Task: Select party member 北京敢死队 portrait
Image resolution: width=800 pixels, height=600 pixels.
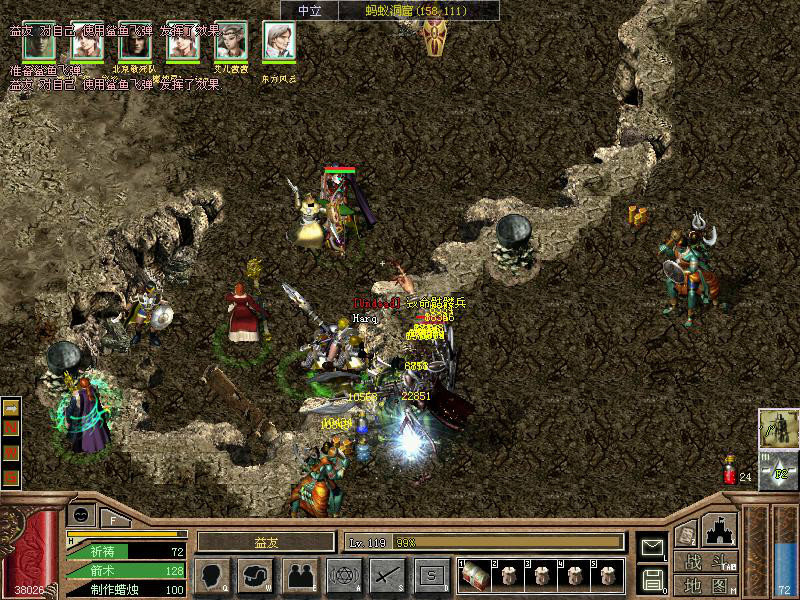Action: click(x=135, y=42)
